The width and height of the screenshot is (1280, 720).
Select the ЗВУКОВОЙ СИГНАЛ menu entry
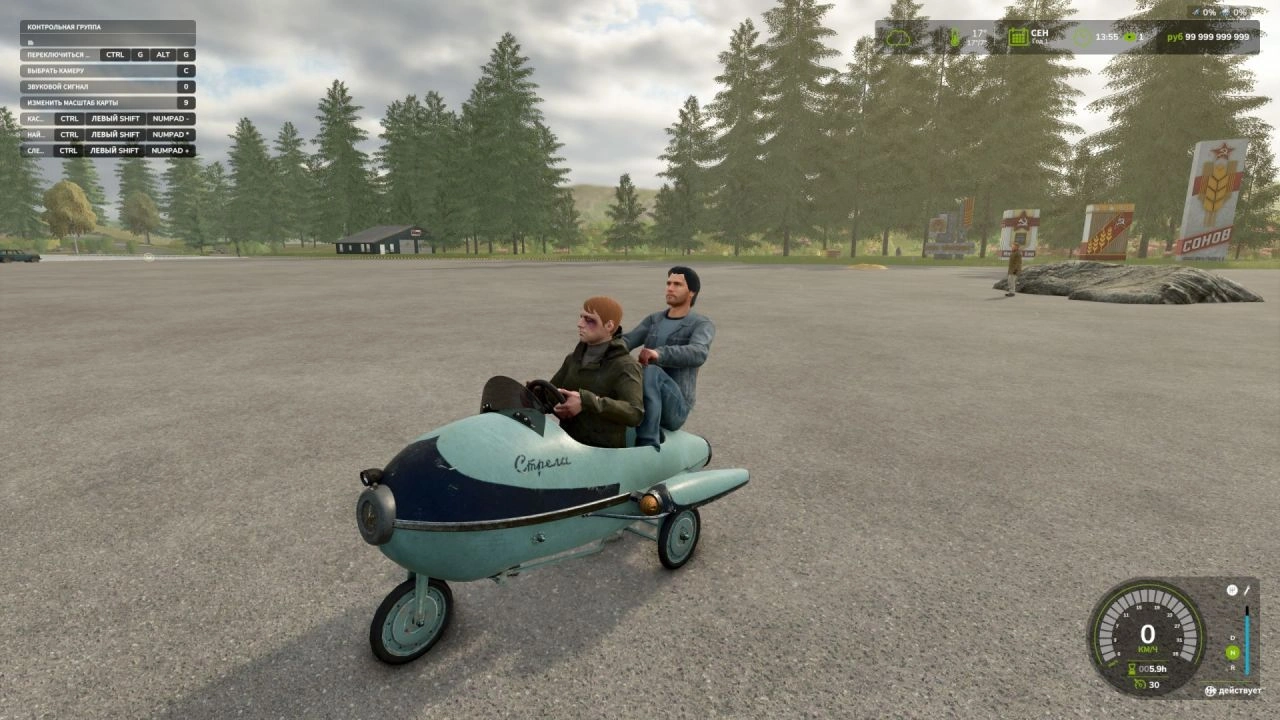(x=60, y=86)
